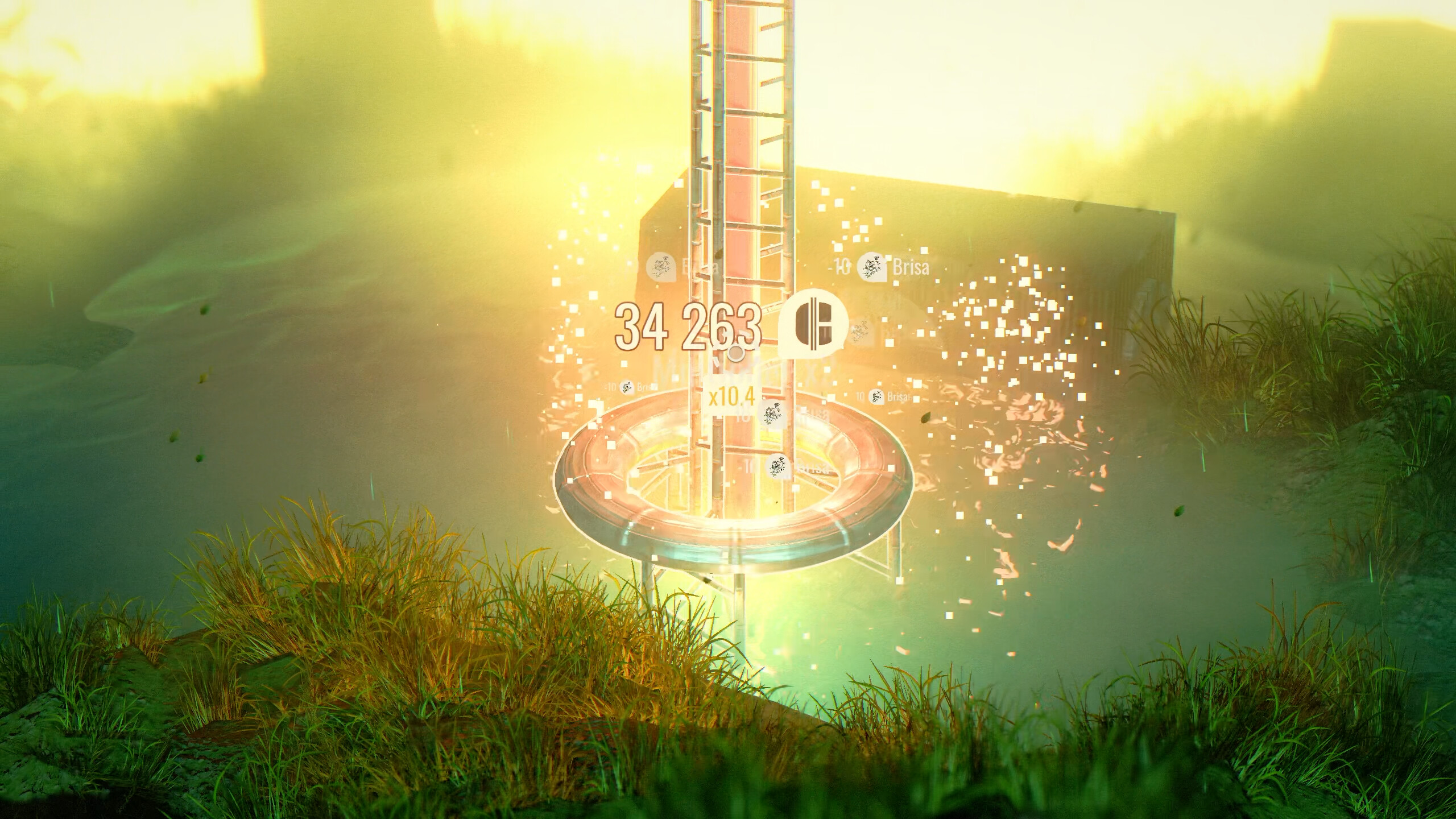Screen dimensions: 1456x819
Task: Click the flower icon in the upper-left Brisa popup
Action: pos(660,267)
